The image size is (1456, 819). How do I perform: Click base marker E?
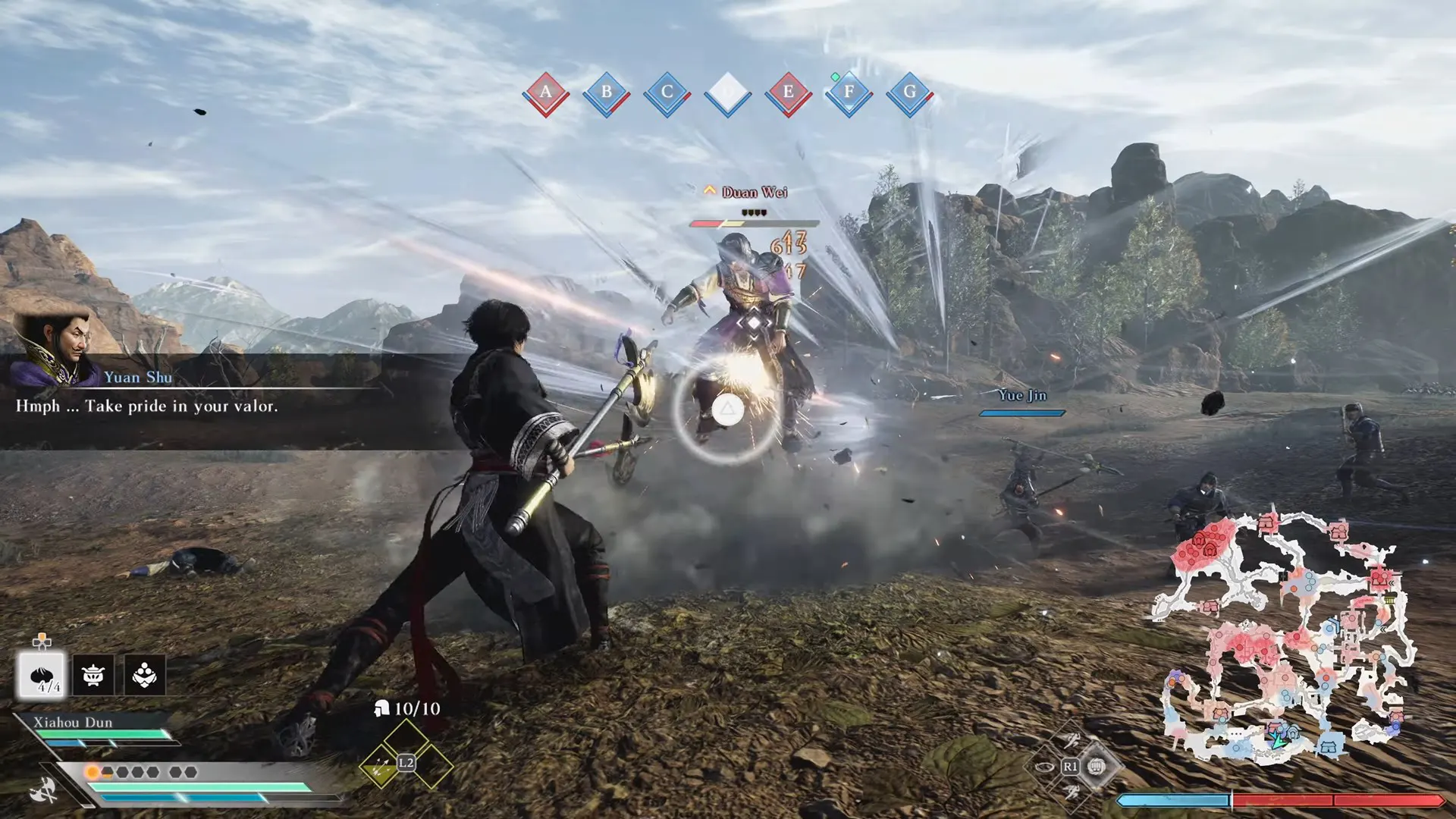coord(789,93)
